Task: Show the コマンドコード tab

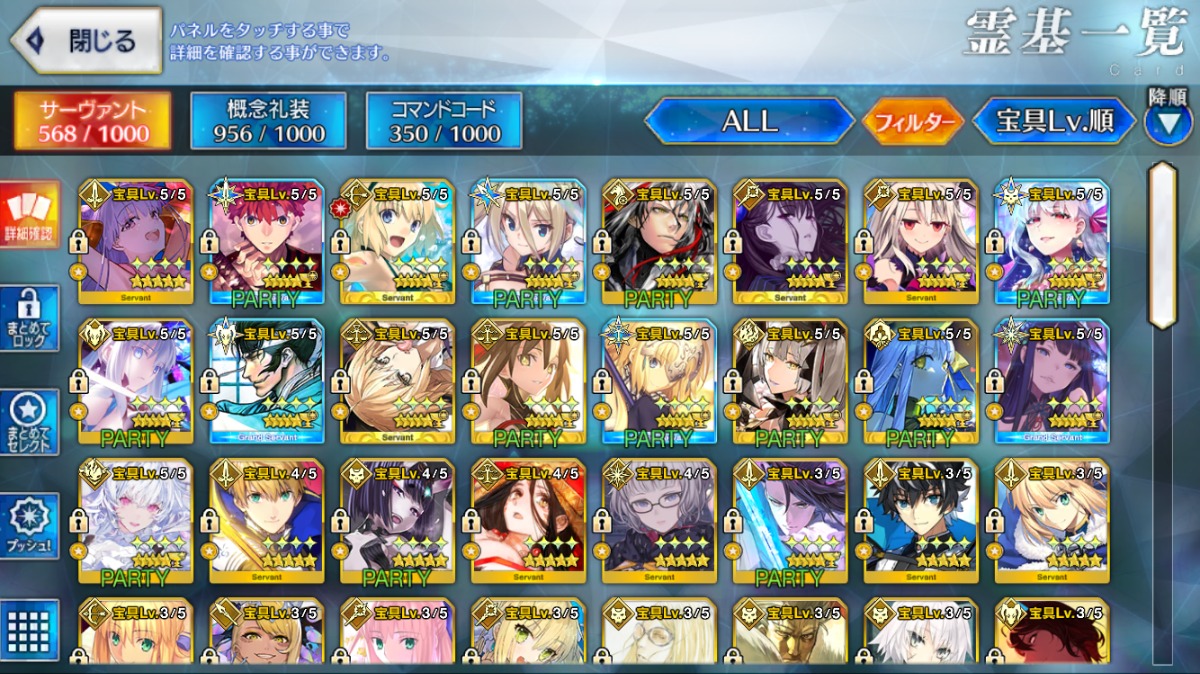Action: click(444, 121)
